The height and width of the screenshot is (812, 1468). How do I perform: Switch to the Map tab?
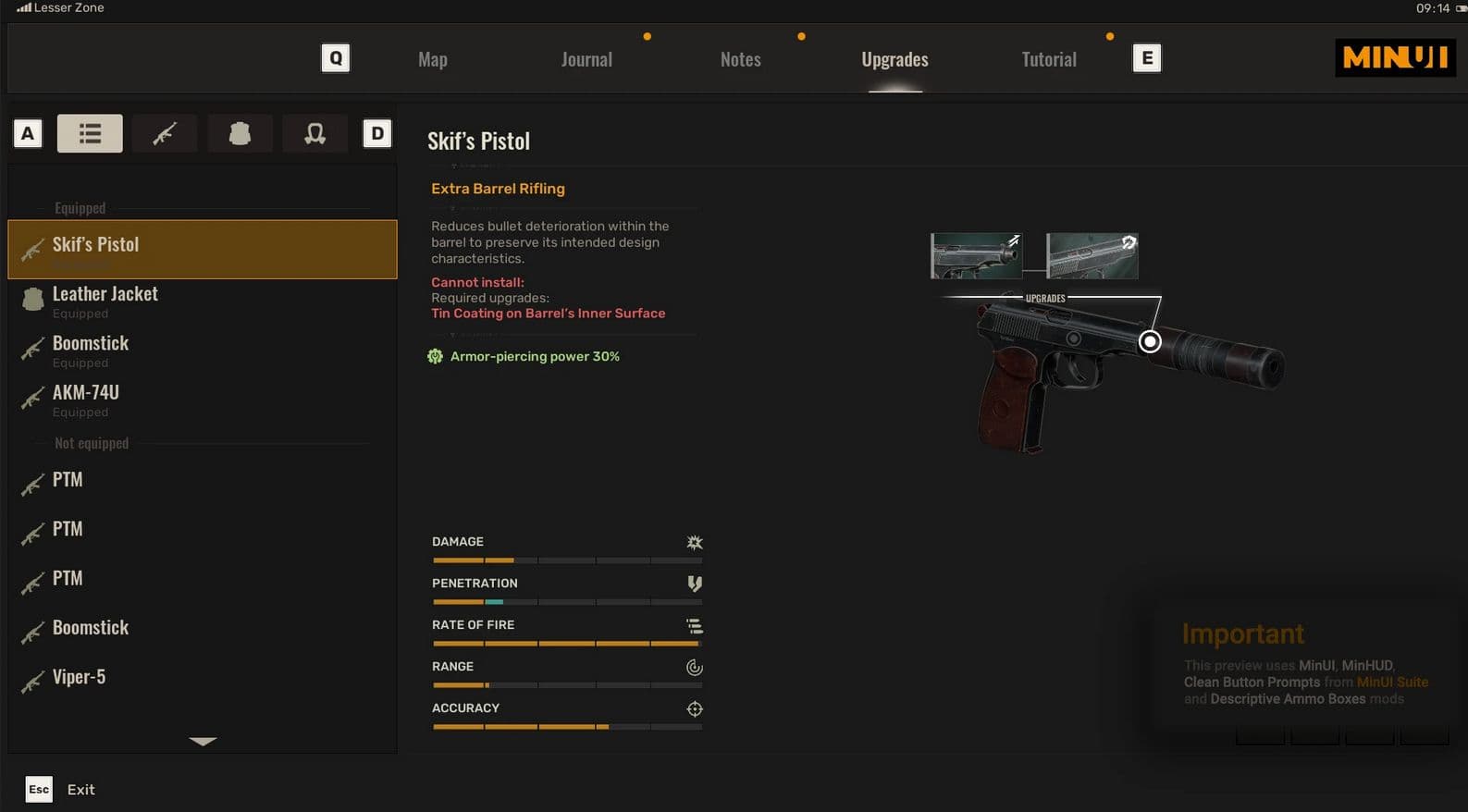[x=432, y=59]
